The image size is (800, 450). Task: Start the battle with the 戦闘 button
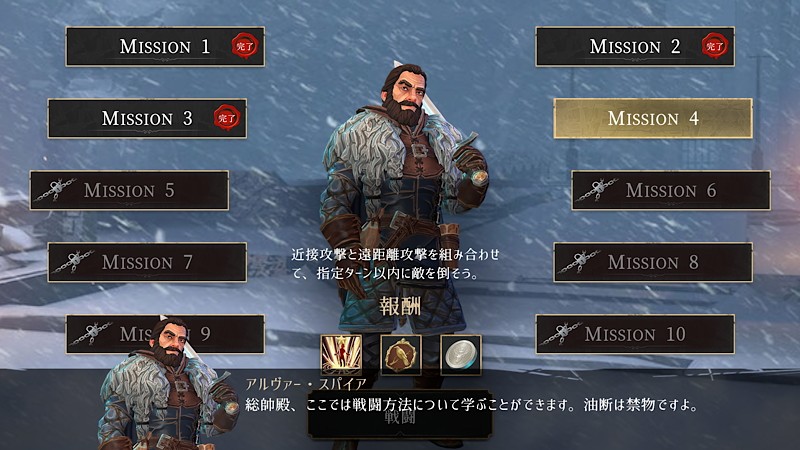tap(399, 420)
